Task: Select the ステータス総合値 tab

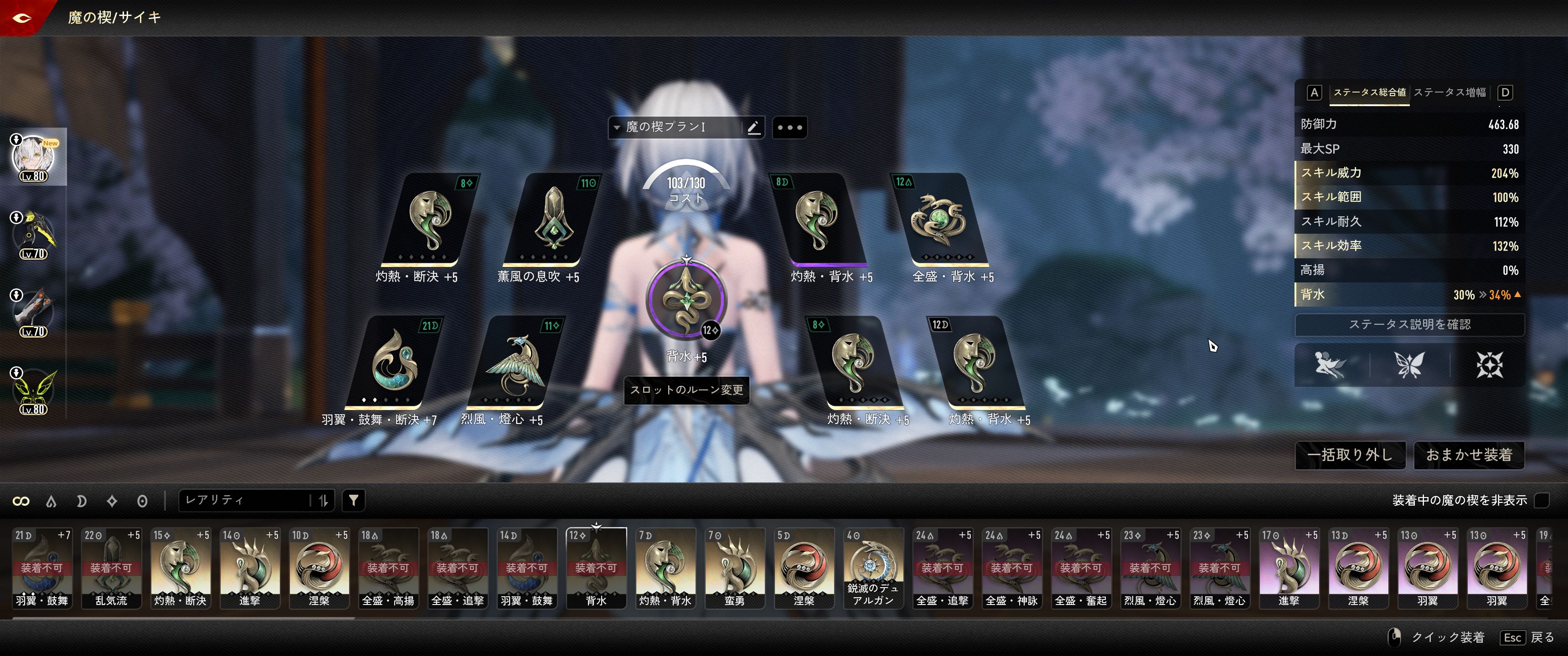Action: point(1370,92)
